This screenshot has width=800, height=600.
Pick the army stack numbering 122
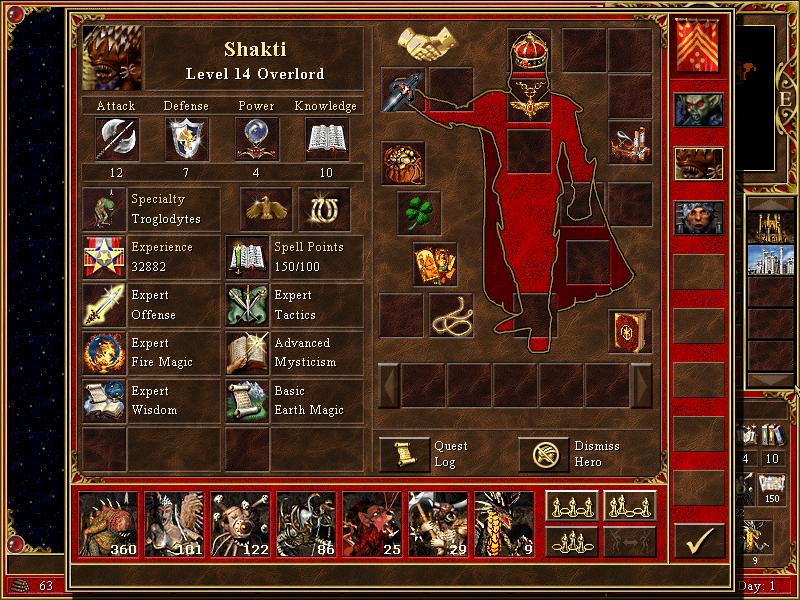click(x=241, y=523)
